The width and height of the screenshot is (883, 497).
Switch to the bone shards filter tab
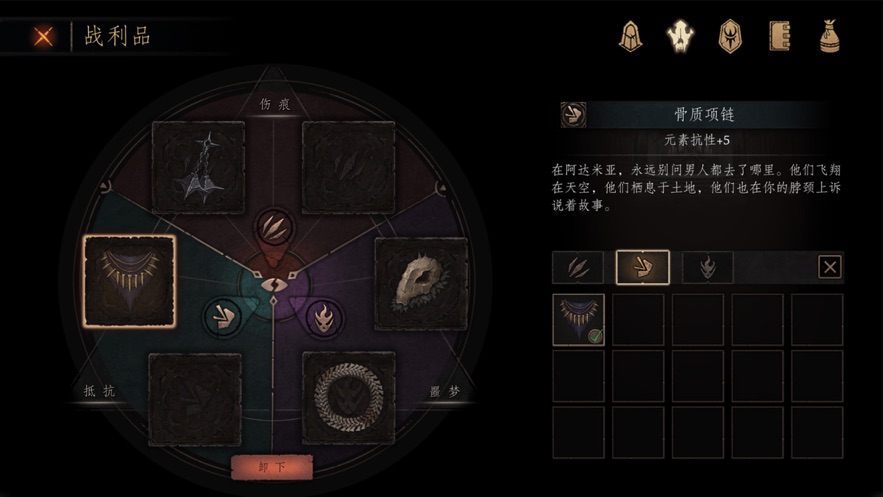(642, 267)
